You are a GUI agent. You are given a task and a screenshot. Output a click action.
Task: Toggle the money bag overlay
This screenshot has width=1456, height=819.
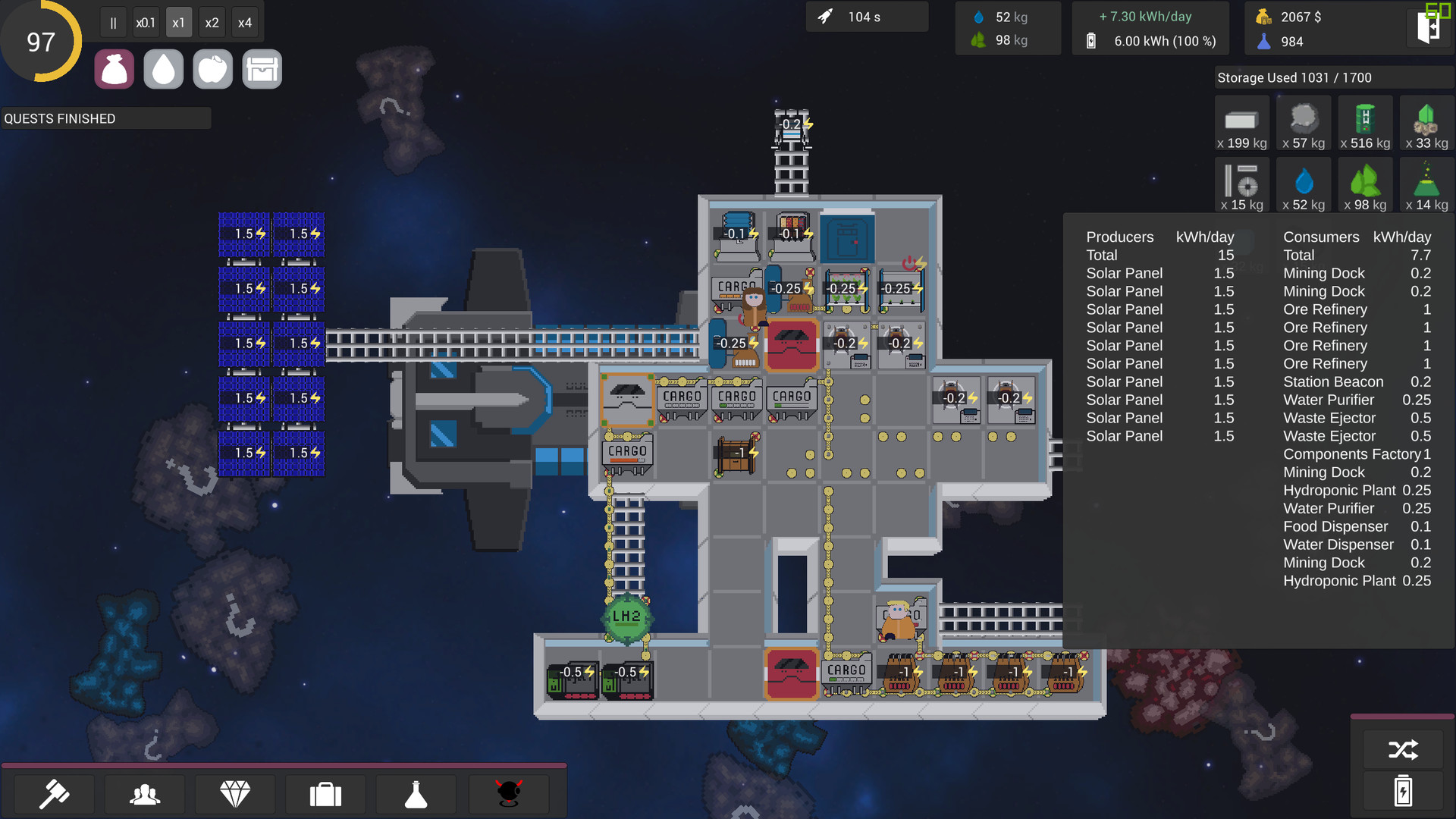point(114,68)
